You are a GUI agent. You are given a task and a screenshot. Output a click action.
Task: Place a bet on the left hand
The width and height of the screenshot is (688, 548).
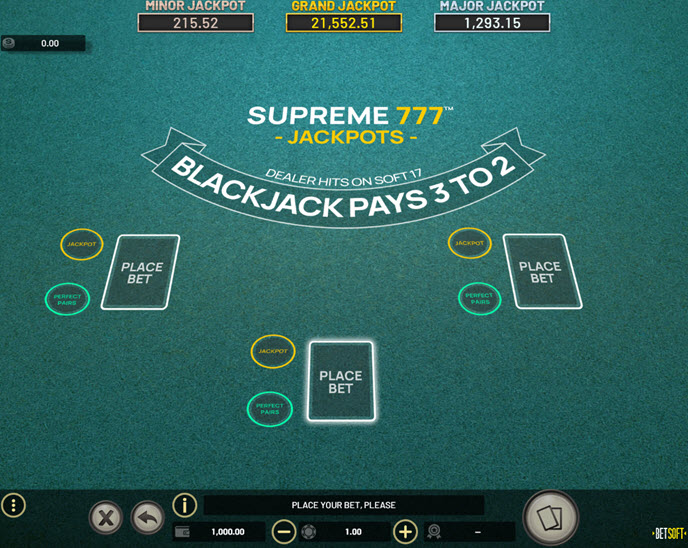141,273
